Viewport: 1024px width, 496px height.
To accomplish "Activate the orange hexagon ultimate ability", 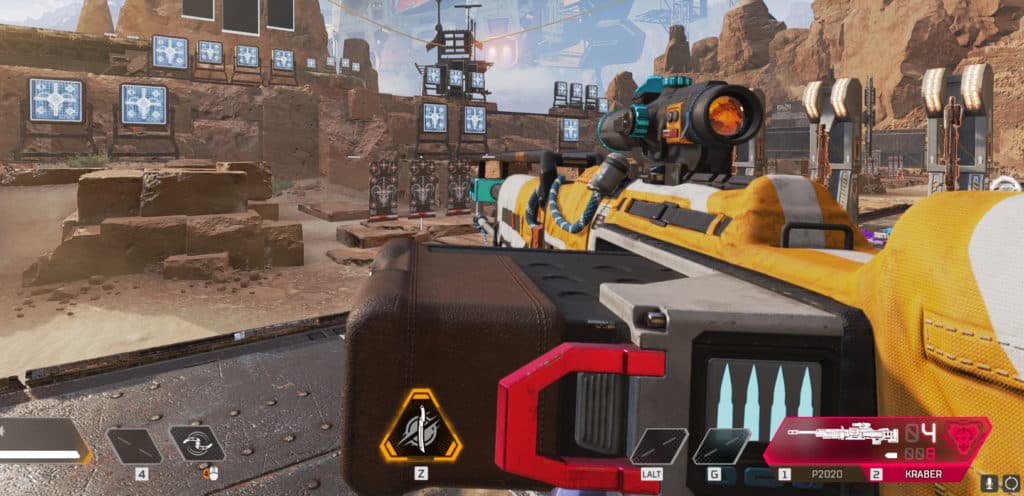I will [x=420, y=427].
